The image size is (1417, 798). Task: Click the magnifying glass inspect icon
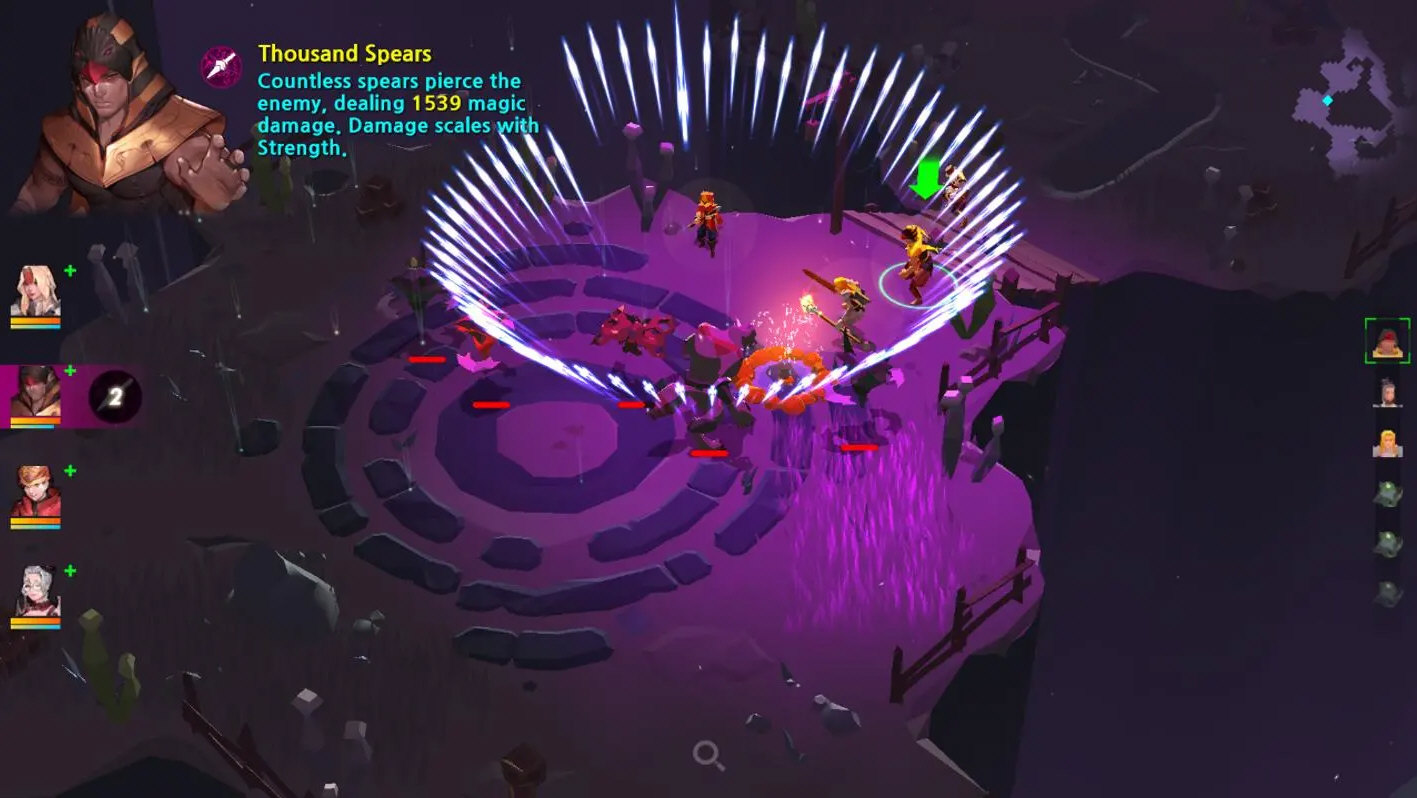point(708,756)
